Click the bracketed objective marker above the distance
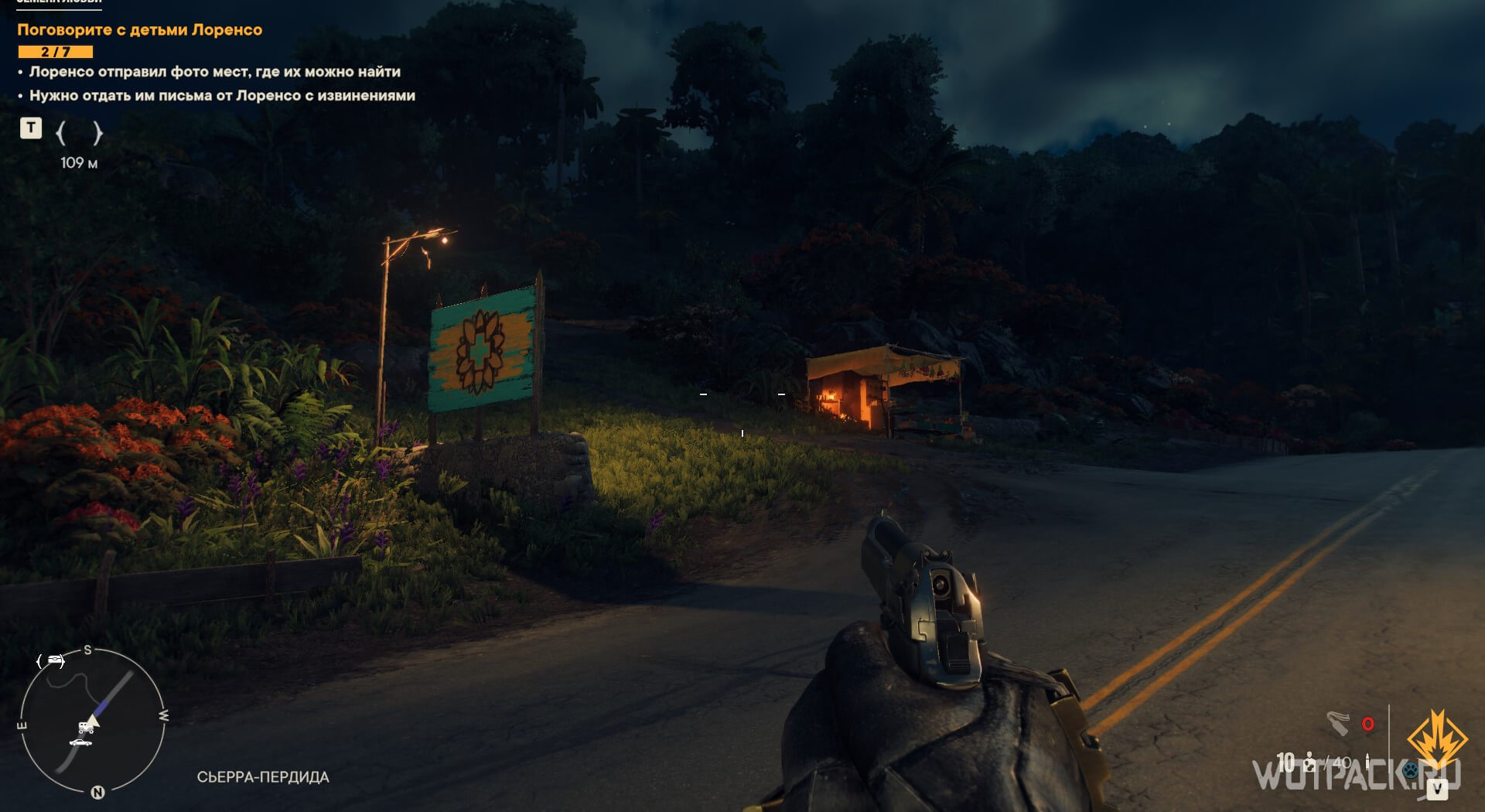This screenshot has width=1485, height=812. click(x=79, y=133)
